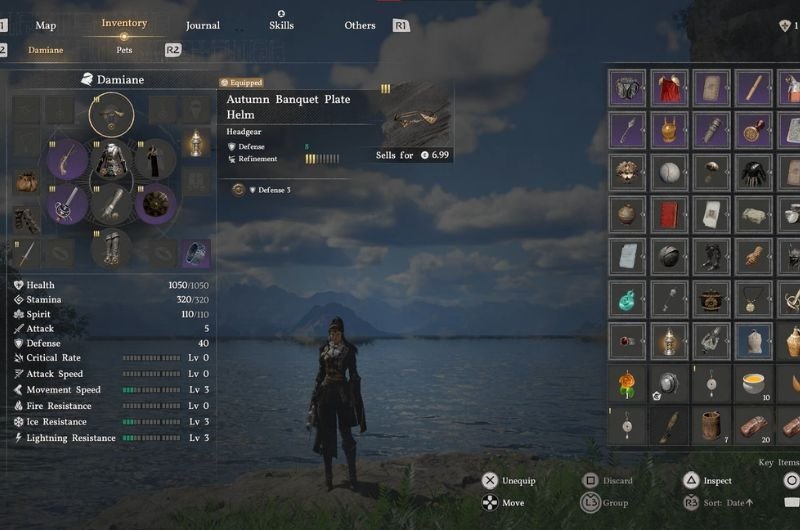This screenshot has height=530, width=800.
Task: Select the equipped flintlock pistol slot
Action: click(68, 159)
